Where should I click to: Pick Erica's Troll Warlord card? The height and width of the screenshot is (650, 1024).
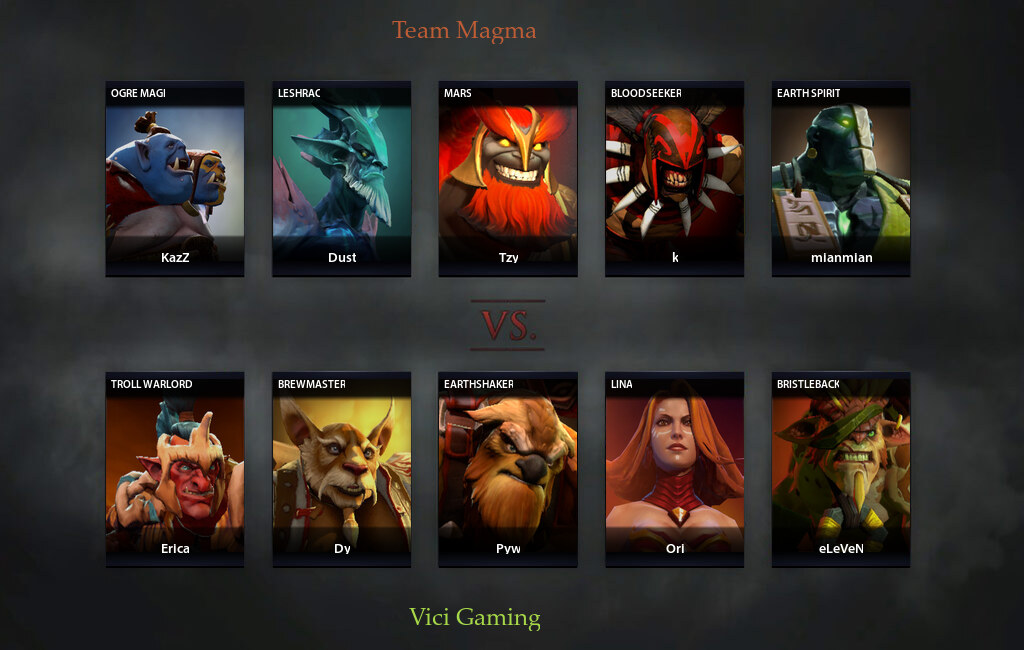pyautogui.click(x=175, y=470)
